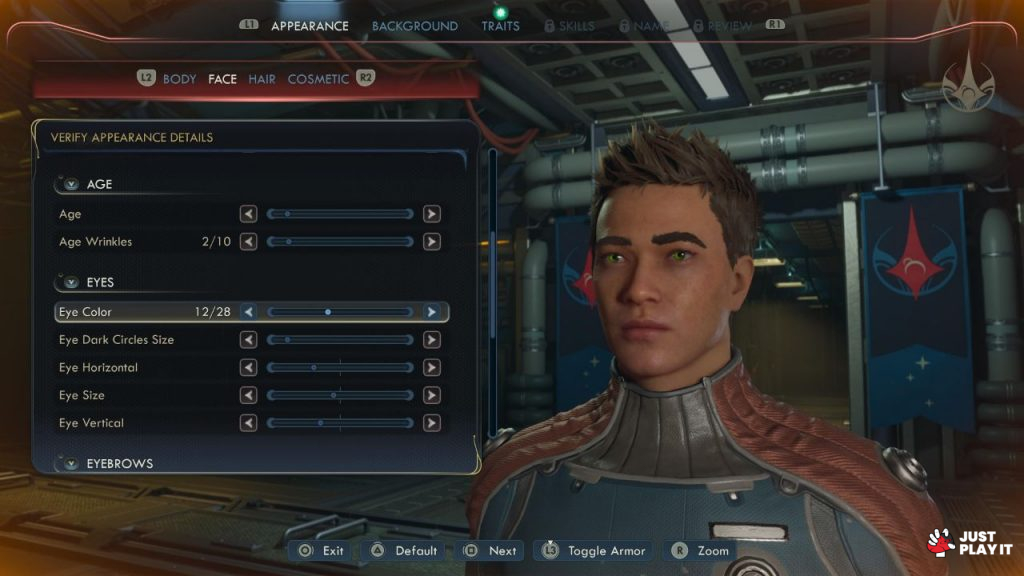Choose the Cosmetic sub-tab
Screen dimensions: 1024x576
318,79
